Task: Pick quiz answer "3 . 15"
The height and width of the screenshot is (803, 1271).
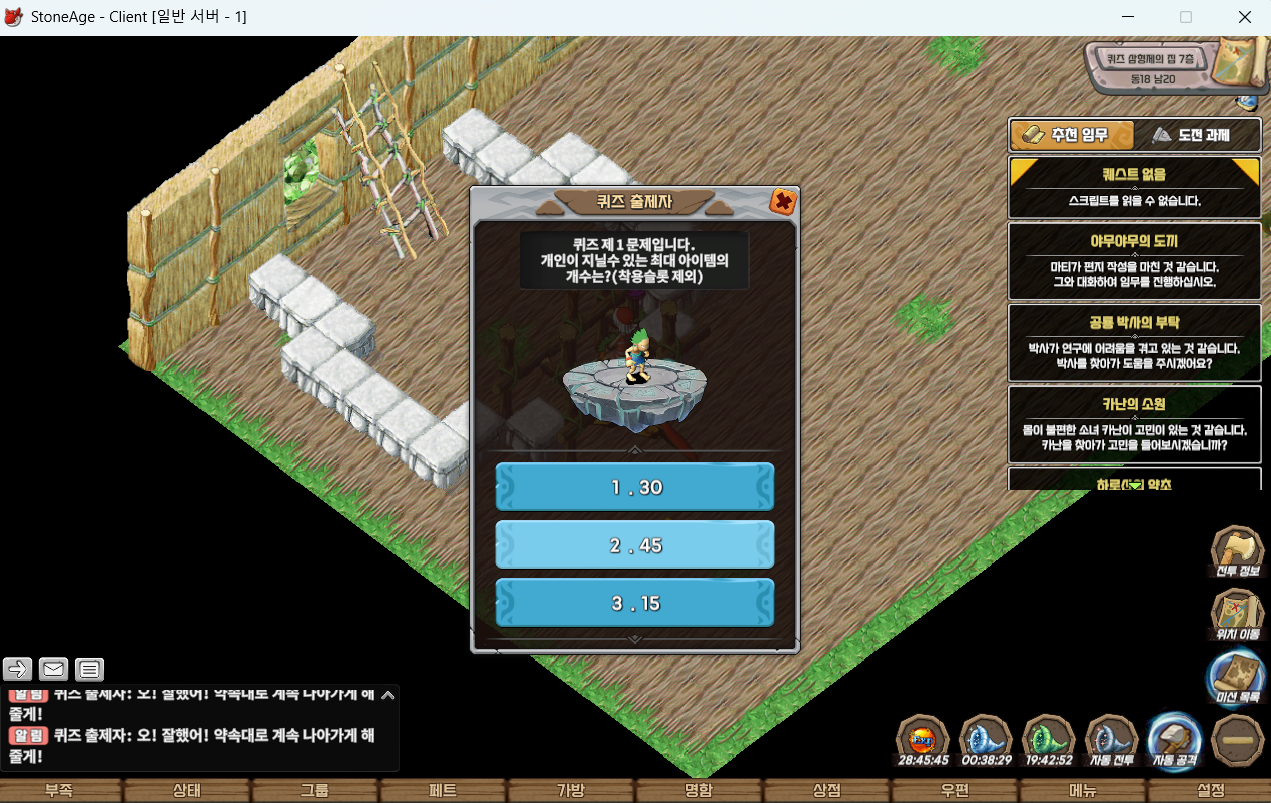Action: [x=635, y=604]
